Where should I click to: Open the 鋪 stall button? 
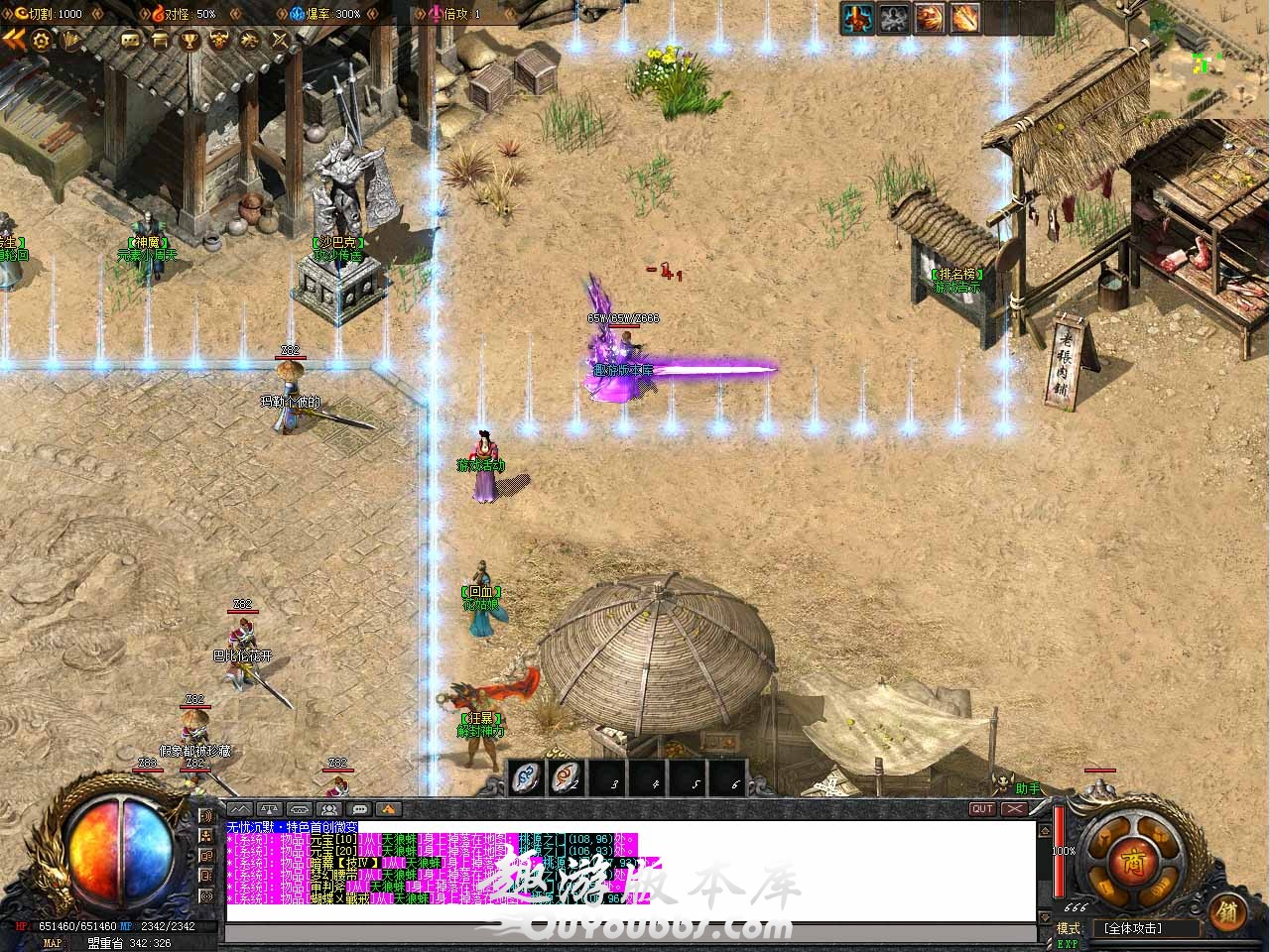tap(1227, 912)
